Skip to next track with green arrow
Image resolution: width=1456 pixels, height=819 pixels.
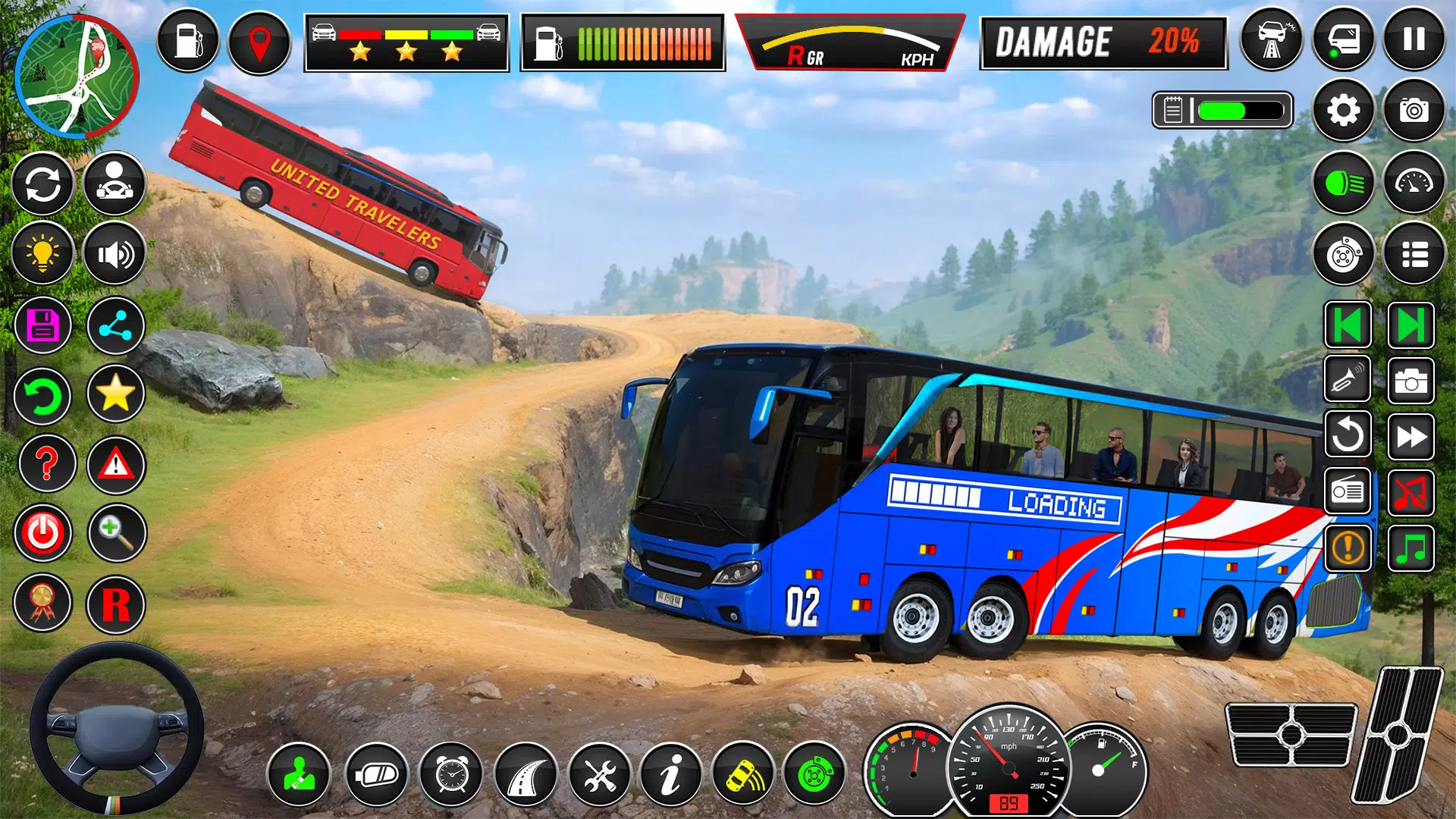(1410, 326)
